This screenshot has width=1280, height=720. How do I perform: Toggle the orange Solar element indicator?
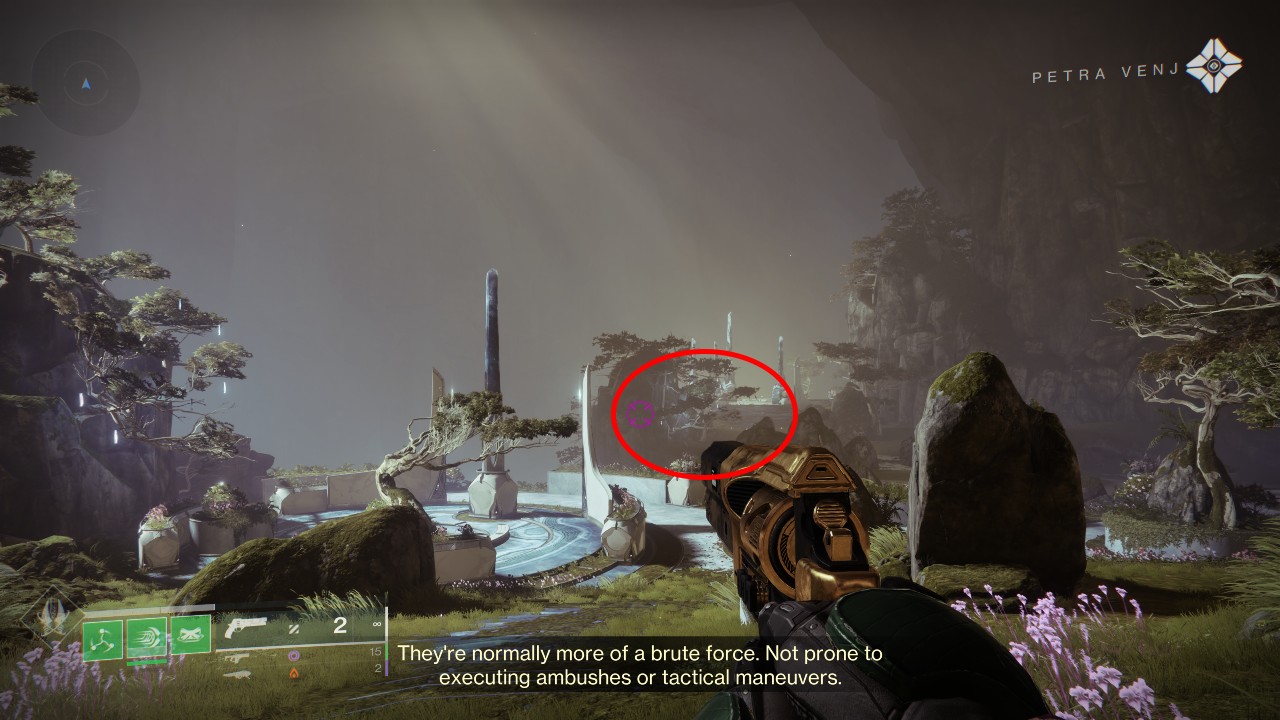click(x=294, y=674)
